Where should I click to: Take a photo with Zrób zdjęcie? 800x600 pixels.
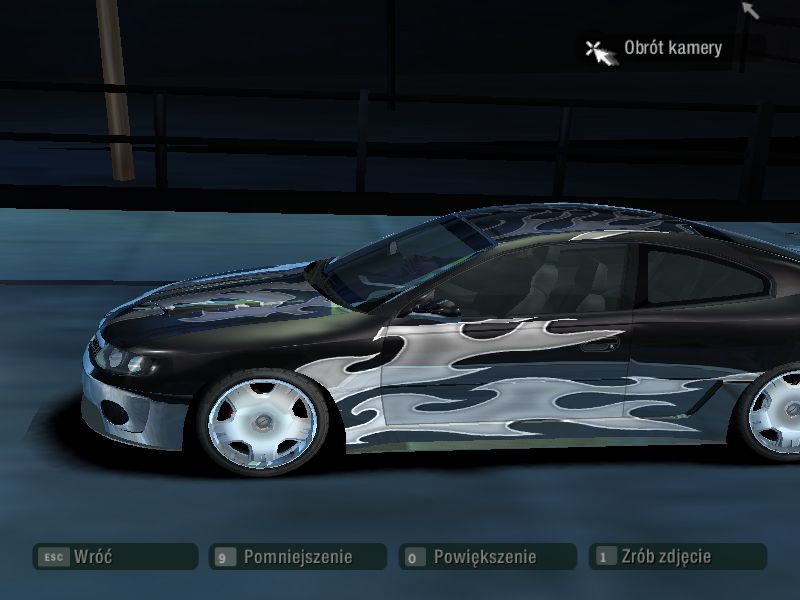677,557
